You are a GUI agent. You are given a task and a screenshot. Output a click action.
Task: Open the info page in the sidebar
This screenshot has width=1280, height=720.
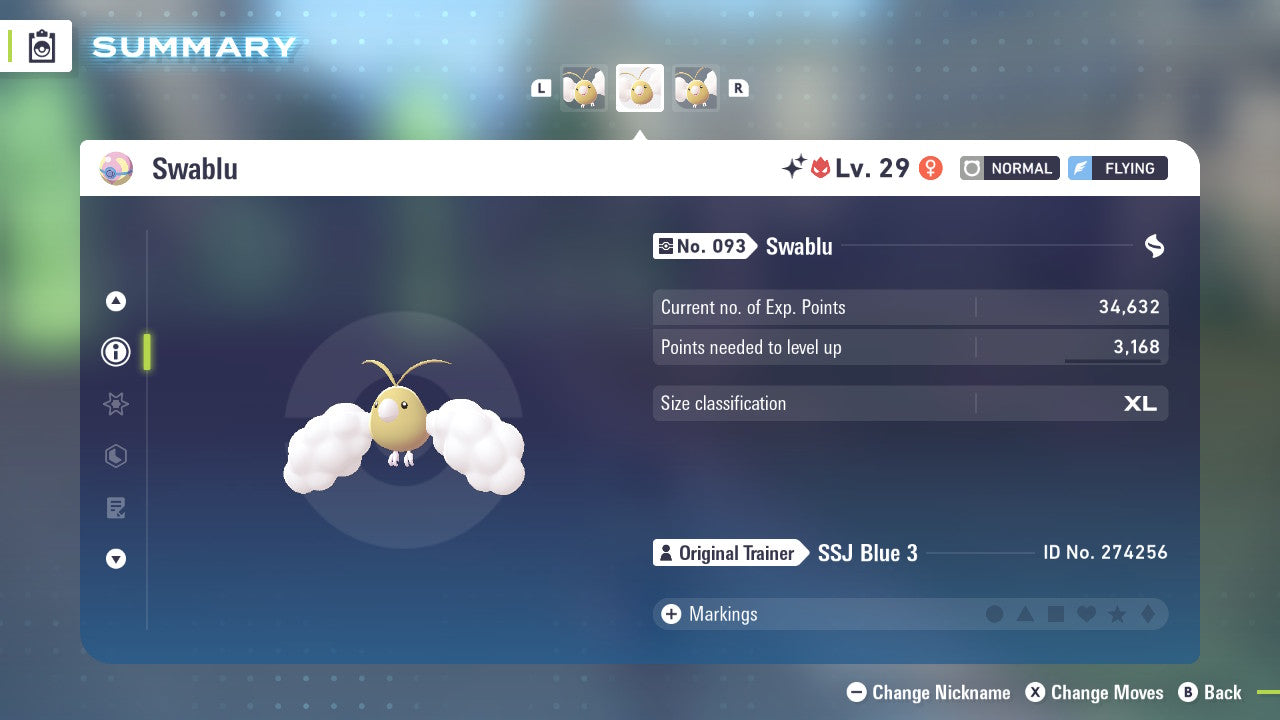[115, 352]
